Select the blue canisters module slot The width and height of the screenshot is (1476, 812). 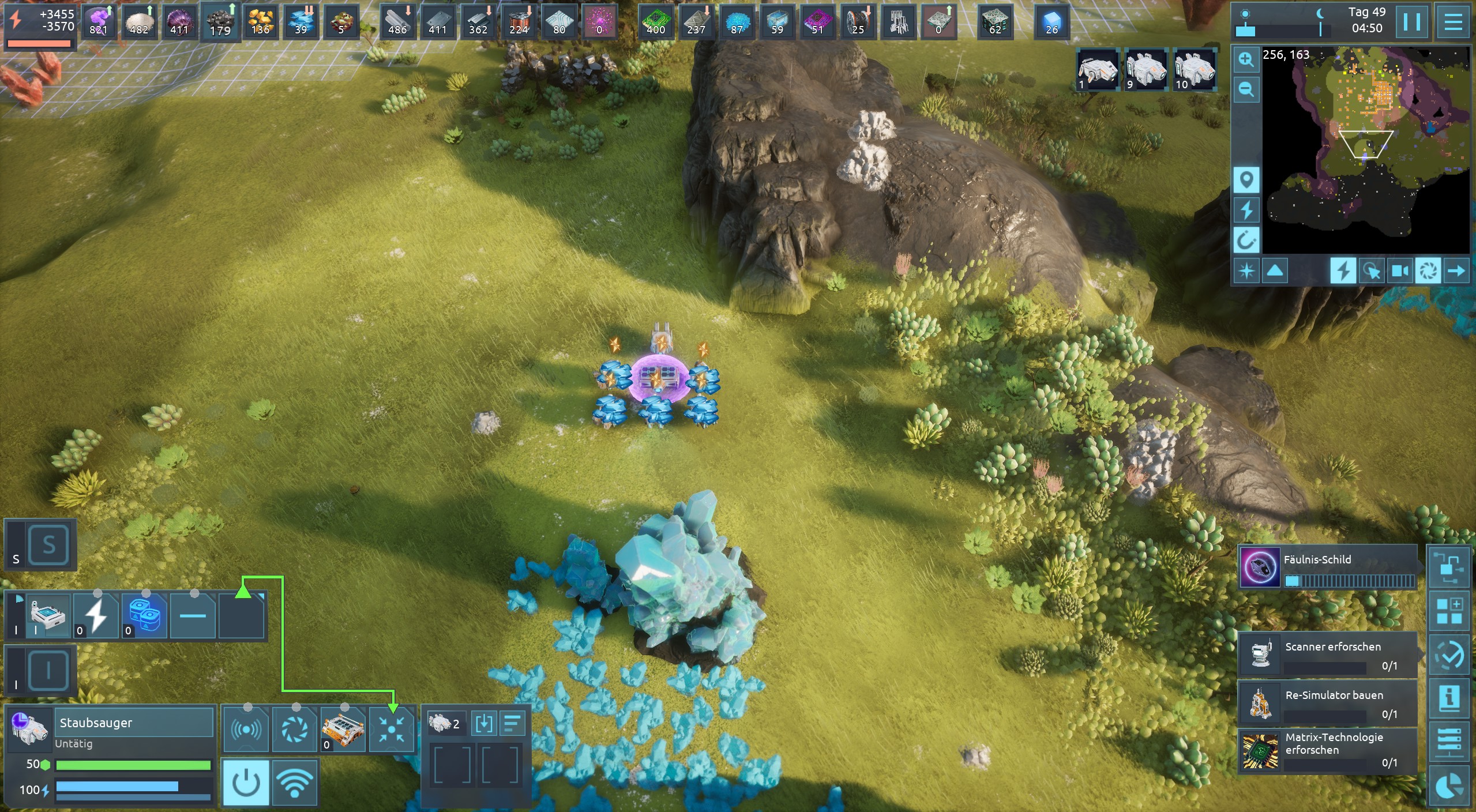pyautogui.click(x=144, y=616)
